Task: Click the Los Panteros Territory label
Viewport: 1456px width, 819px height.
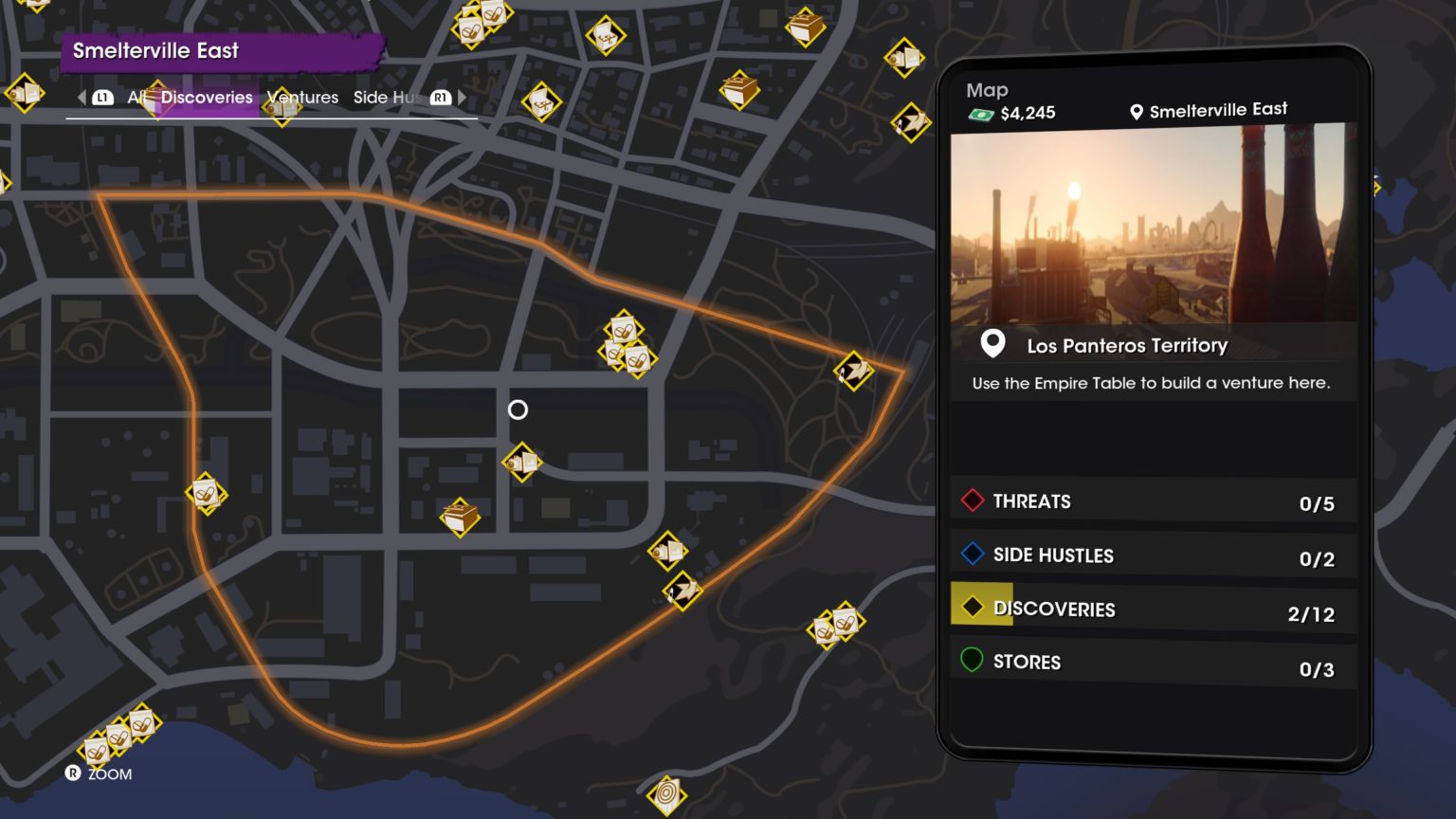Action: 1126,345
